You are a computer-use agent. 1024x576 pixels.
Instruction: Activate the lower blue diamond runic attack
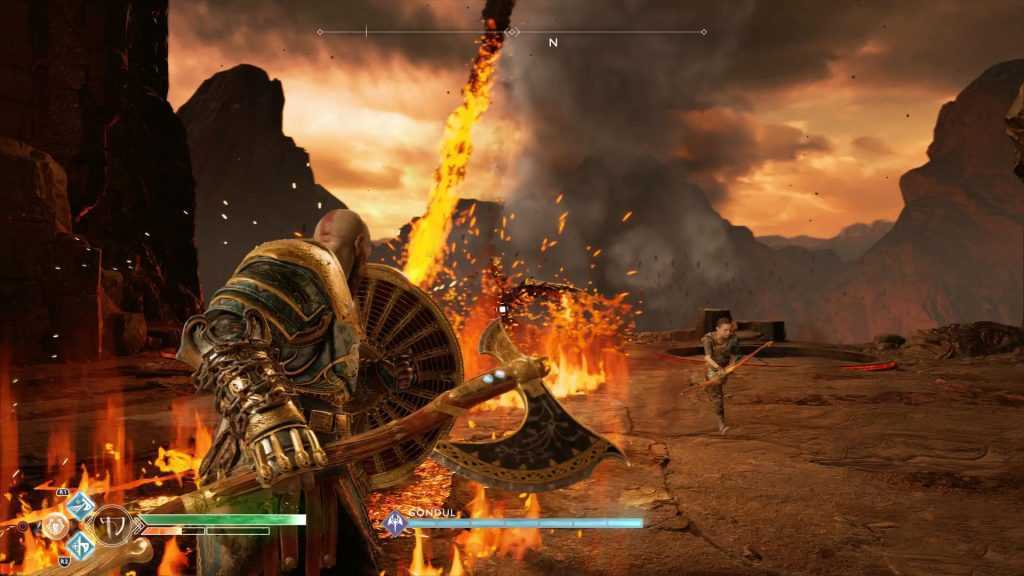(81, 544)
